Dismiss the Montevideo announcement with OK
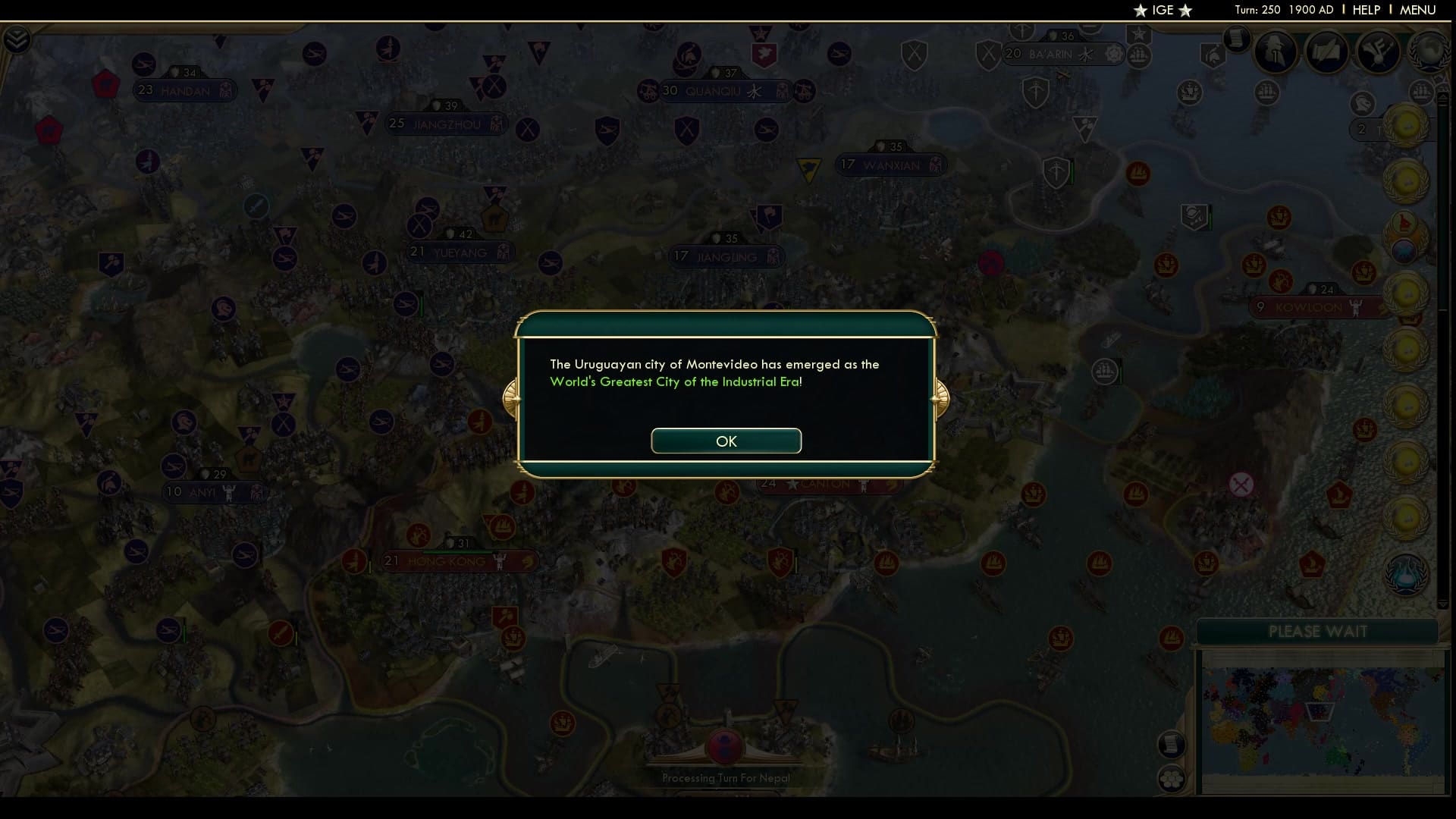The image size is (1456, 819). click(x=726, y=441)
